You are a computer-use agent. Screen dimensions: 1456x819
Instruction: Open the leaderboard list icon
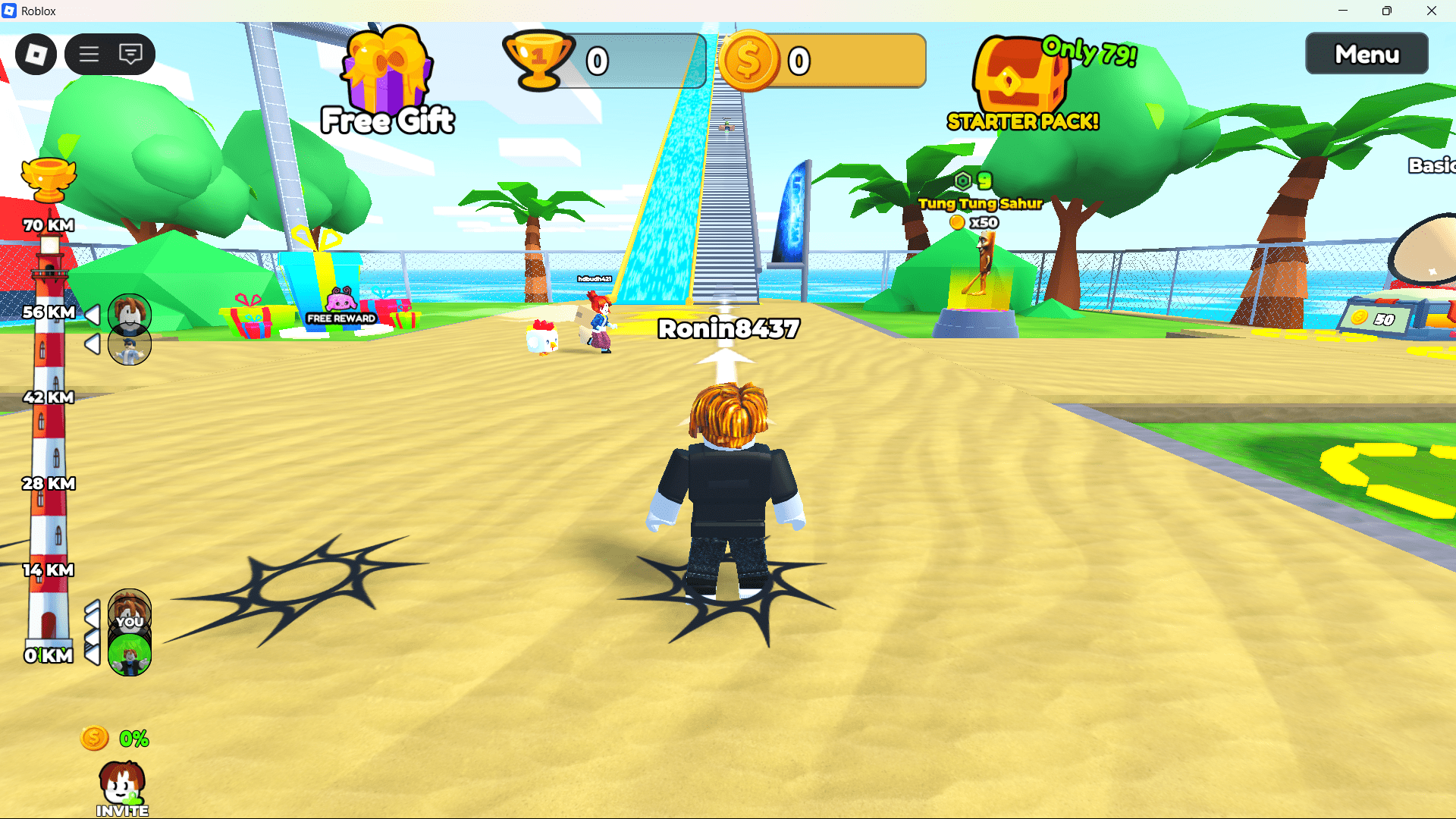click(x=89, y=54)
